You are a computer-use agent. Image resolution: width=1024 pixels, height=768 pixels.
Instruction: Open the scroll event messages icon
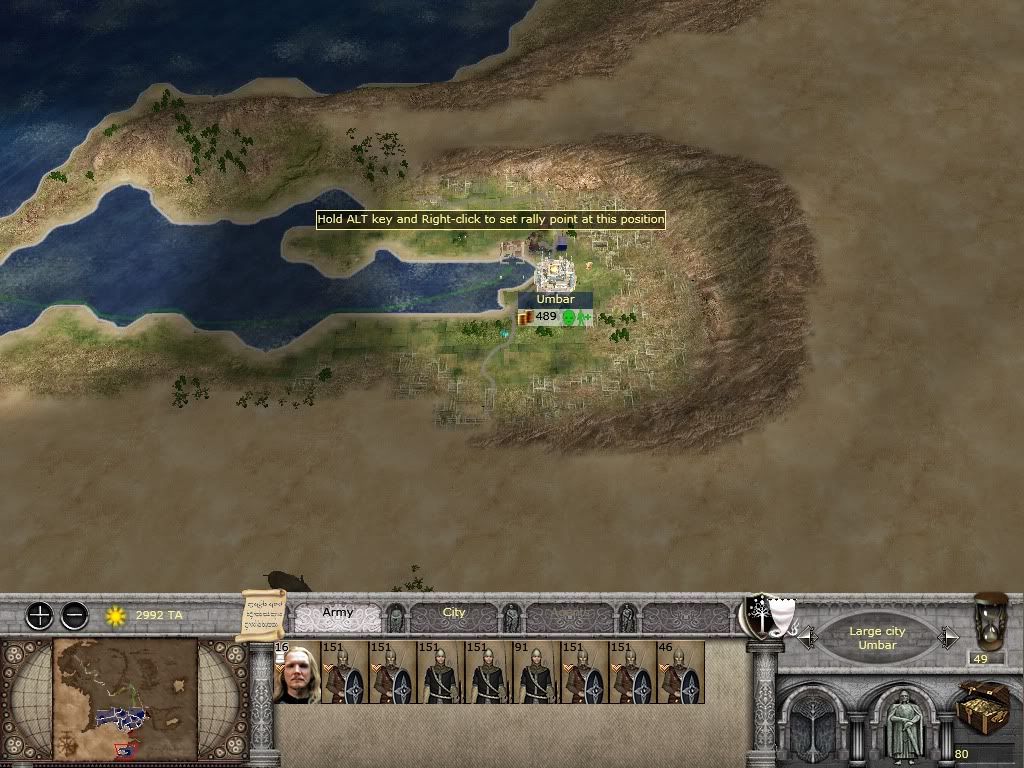tap(264, 615)
